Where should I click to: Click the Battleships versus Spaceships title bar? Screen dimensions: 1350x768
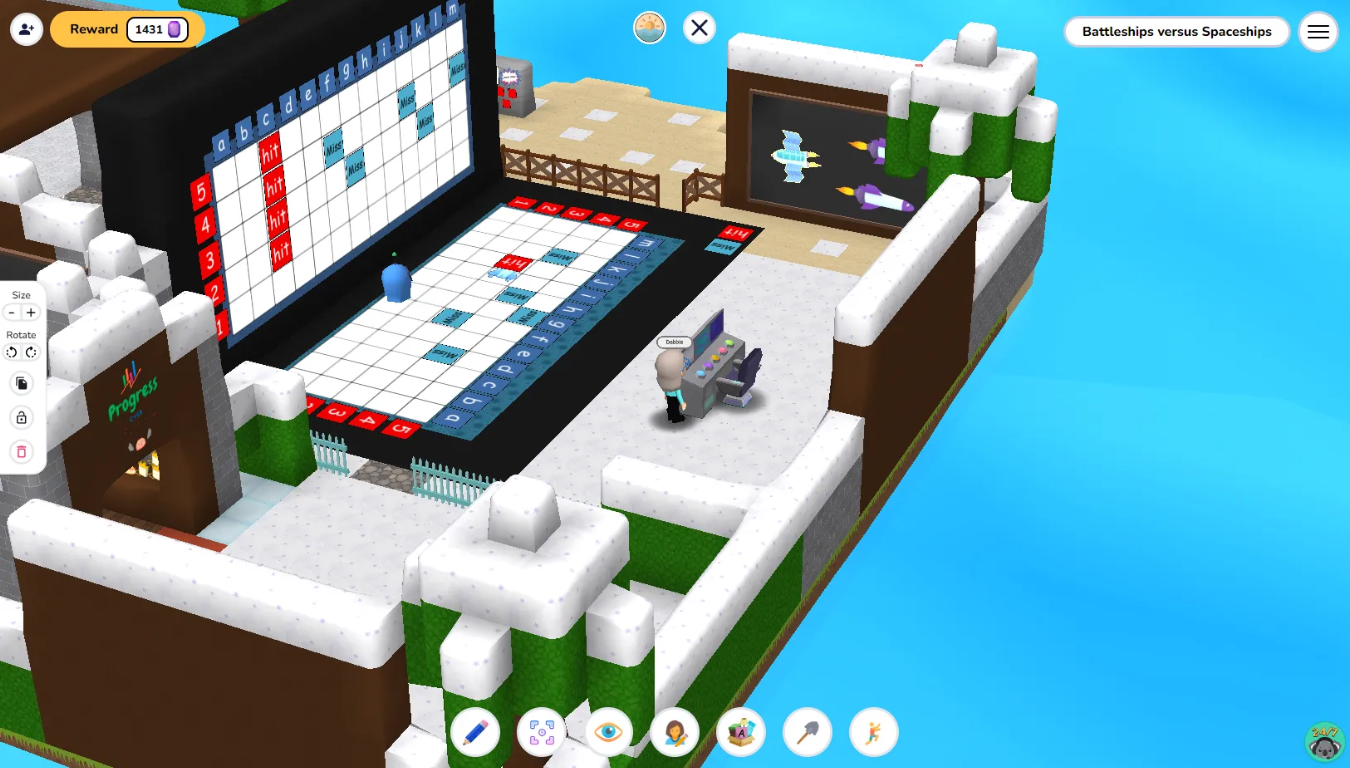tap(1176, 31)
